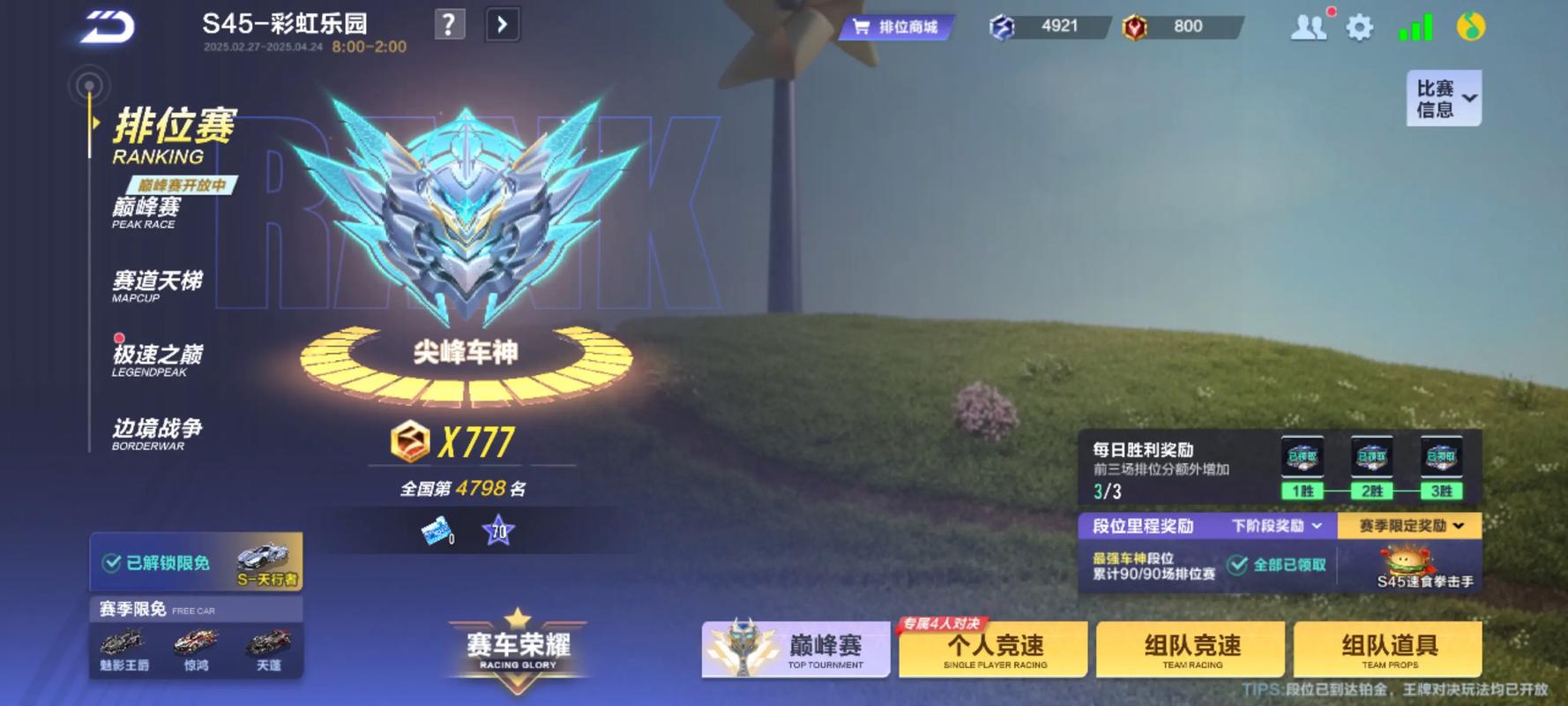Expand the 赛季限定奖励 dropdown
Screen dimensions: 1568x706
pos(1410,526)
